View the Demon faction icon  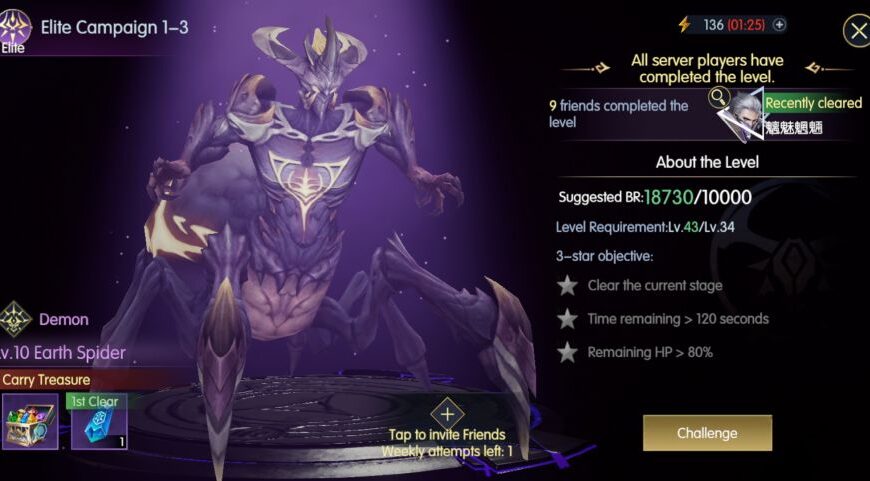point(15,319)
